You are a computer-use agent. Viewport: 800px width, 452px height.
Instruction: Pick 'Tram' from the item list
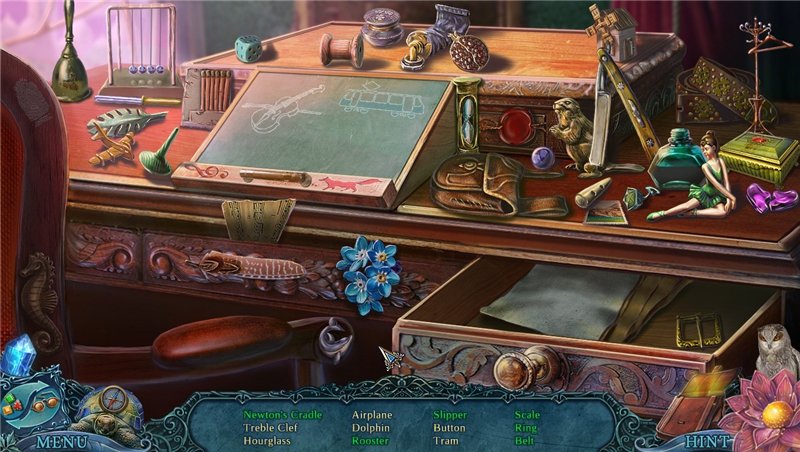446,439
